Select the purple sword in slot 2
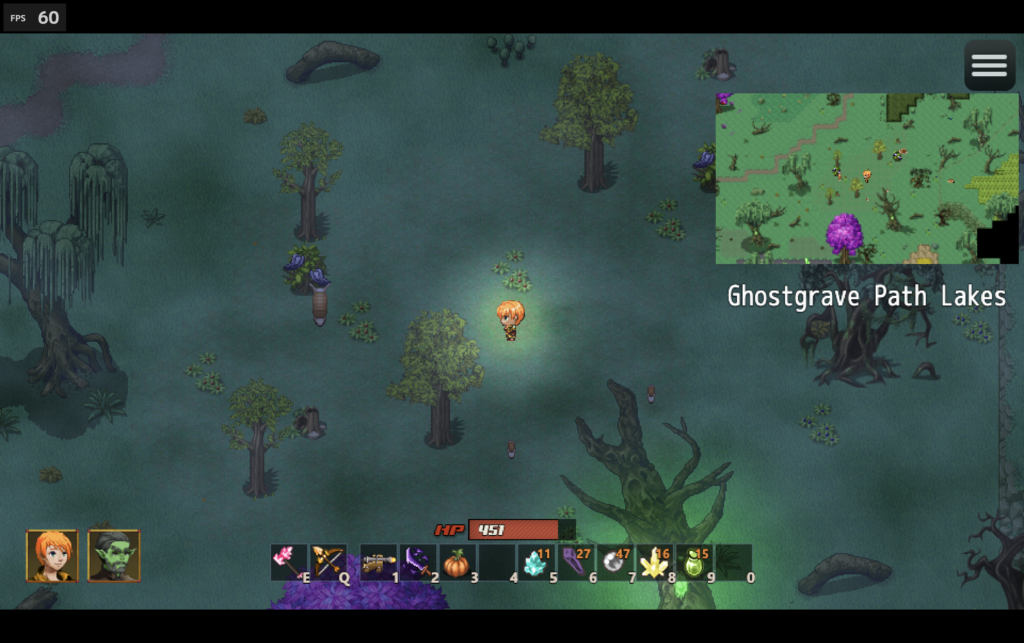The image size is (1024, 643). click(418, 562)
